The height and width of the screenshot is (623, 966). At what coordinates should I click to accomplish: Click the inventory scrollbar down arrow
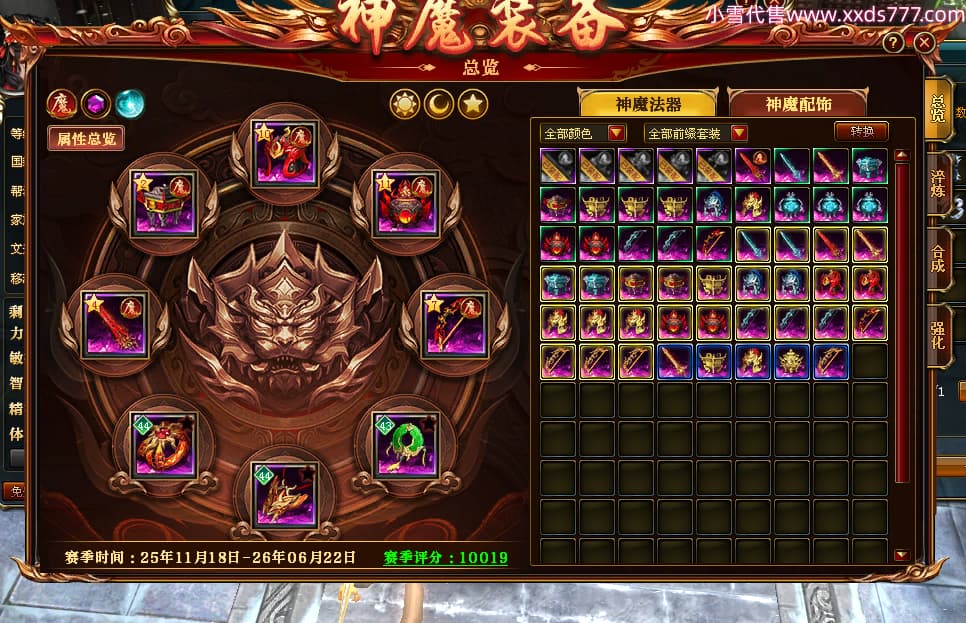point(901,555)
